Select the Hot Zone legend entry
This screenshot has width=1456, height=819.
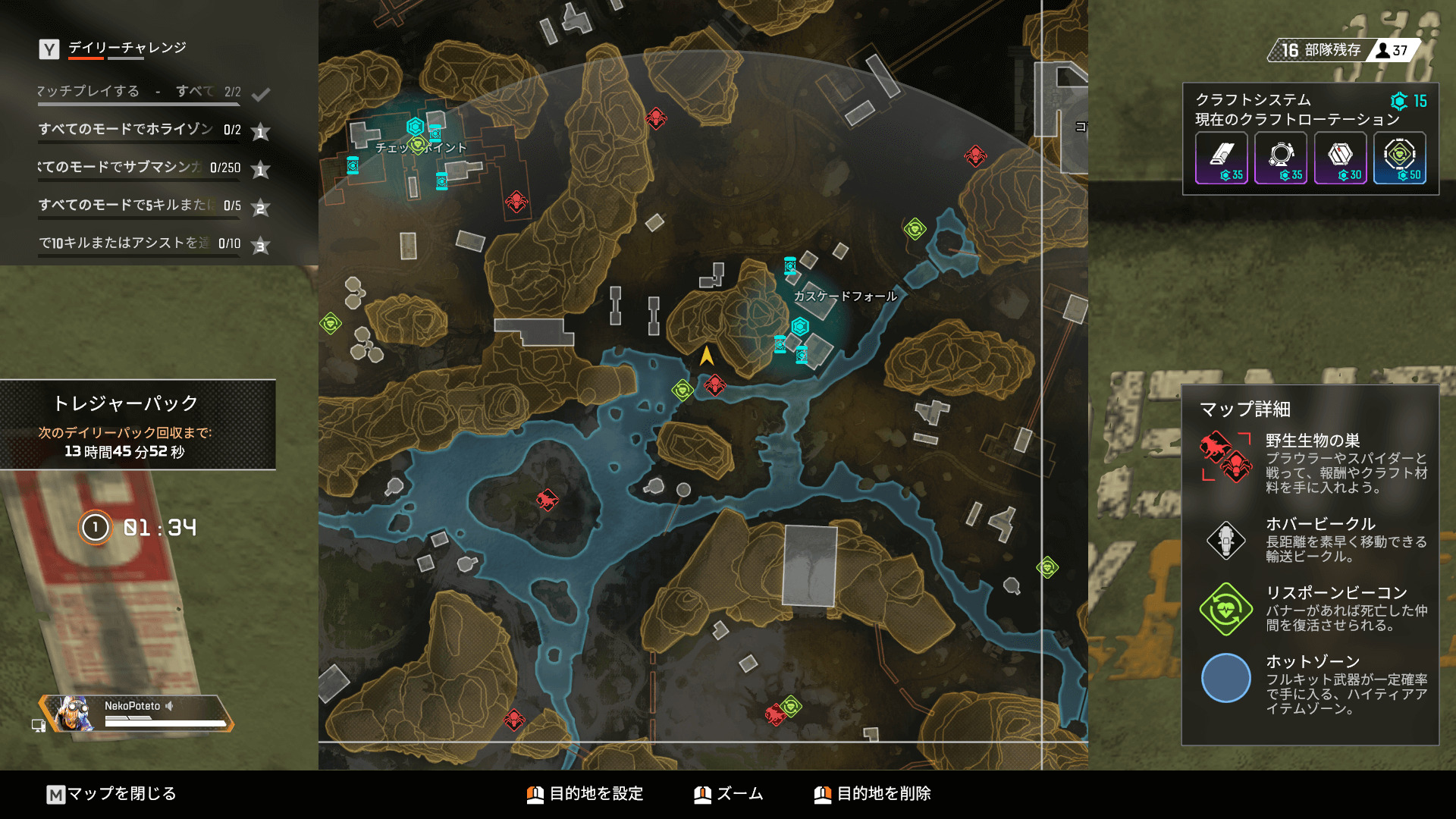[1311, 683]
